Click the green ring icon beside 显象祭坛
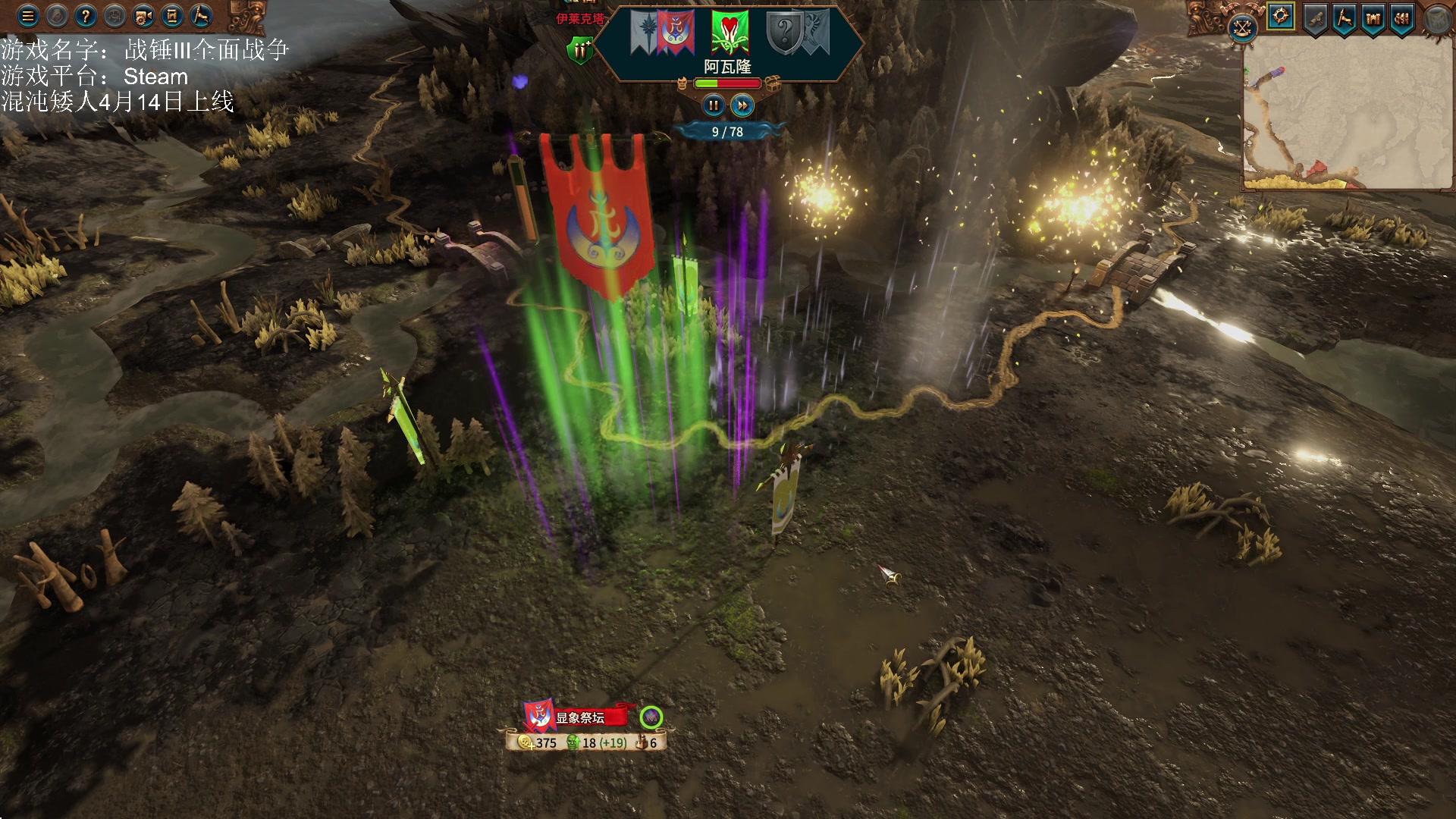This screenshot has width=1456, height=819. point(651,717)
